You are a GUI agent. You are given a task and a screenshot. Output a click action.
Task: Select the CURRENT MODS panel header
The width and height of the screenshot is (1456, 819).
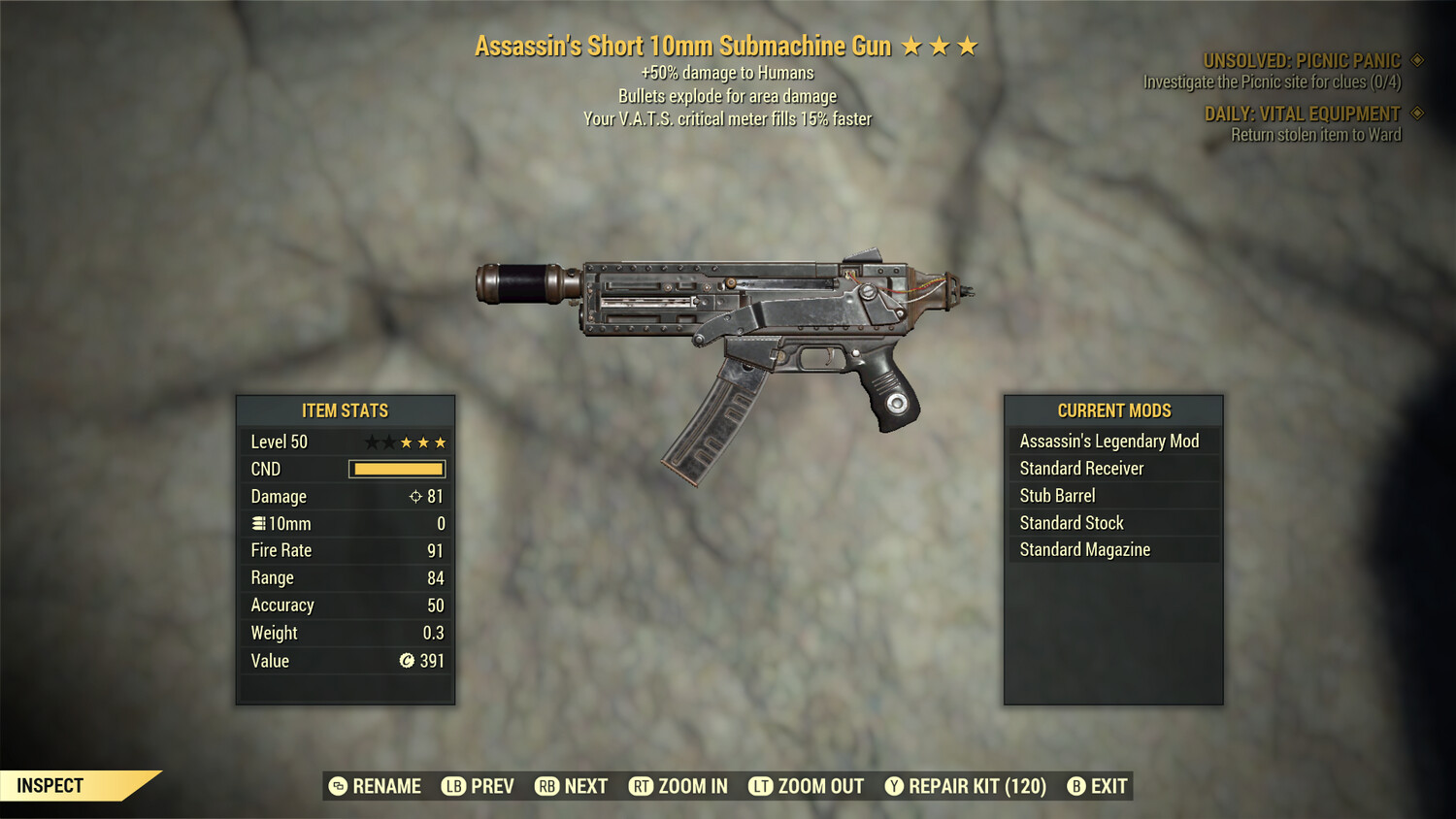1113,410
